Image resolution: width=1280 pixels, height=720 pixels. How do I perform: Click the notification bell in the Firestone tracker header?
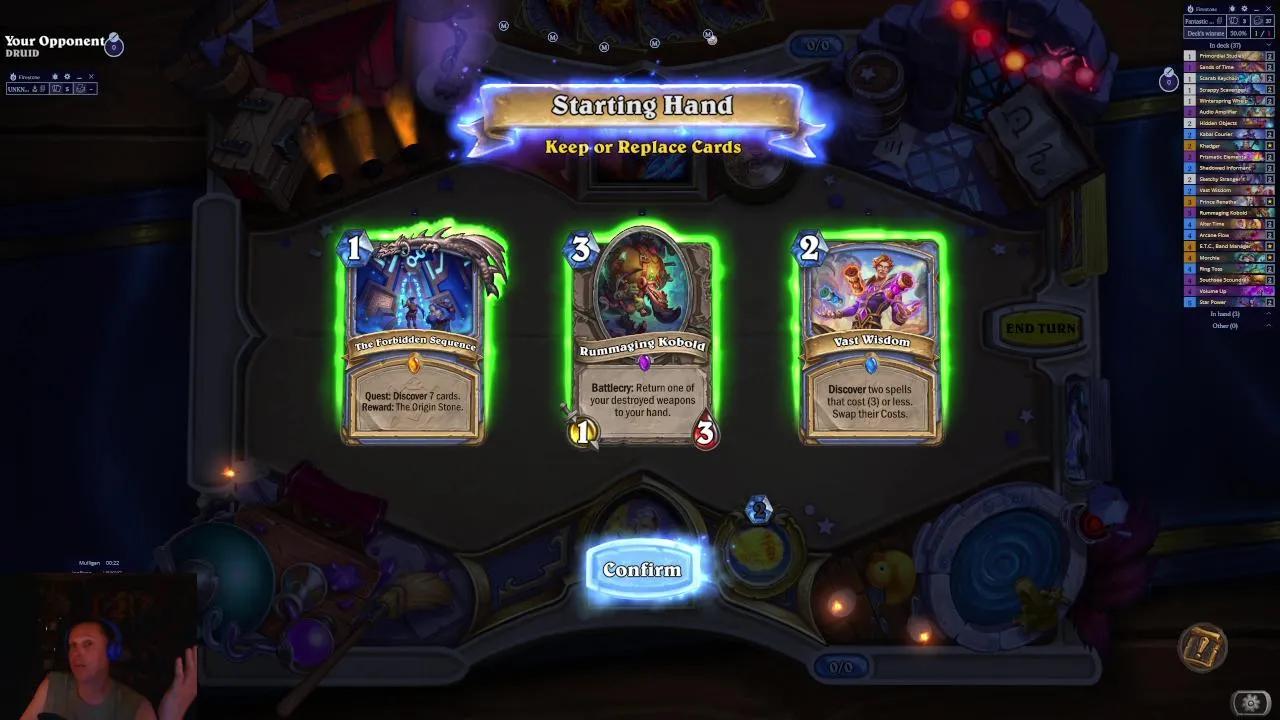pyautogui.click(x=1232, y=8)
